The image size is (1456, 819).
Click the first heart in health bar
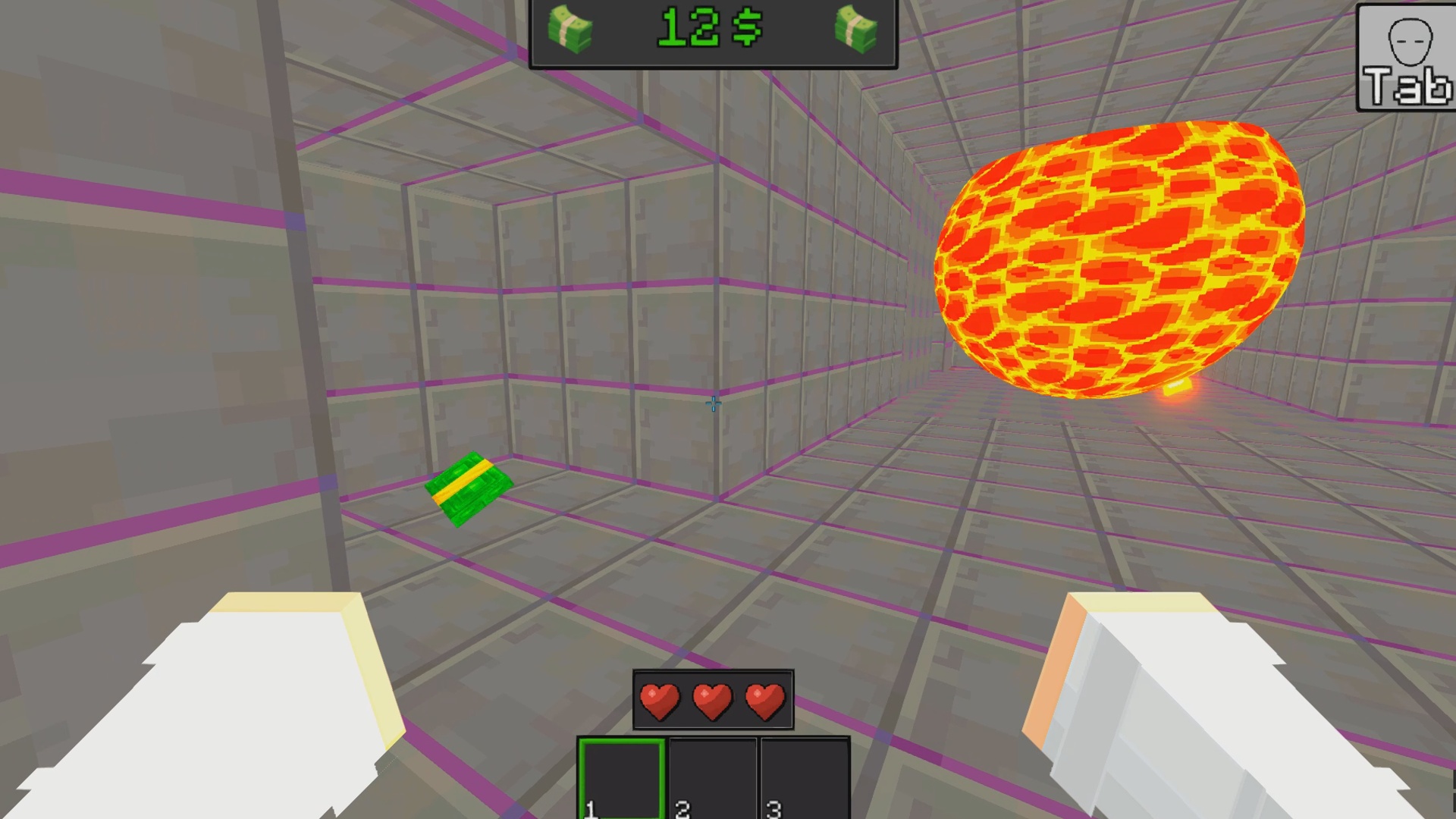(661, 699)
